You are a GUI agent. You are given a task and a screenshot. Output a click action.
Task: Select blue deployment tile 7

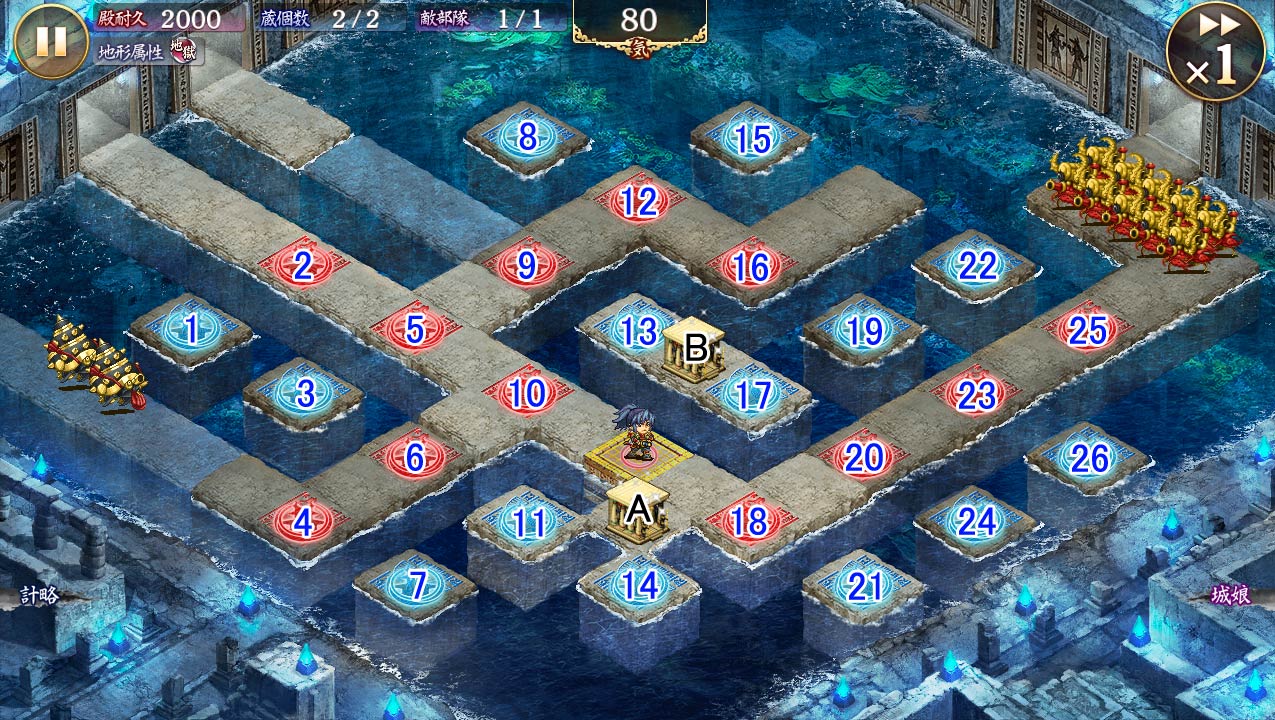(x=415, y=585)
